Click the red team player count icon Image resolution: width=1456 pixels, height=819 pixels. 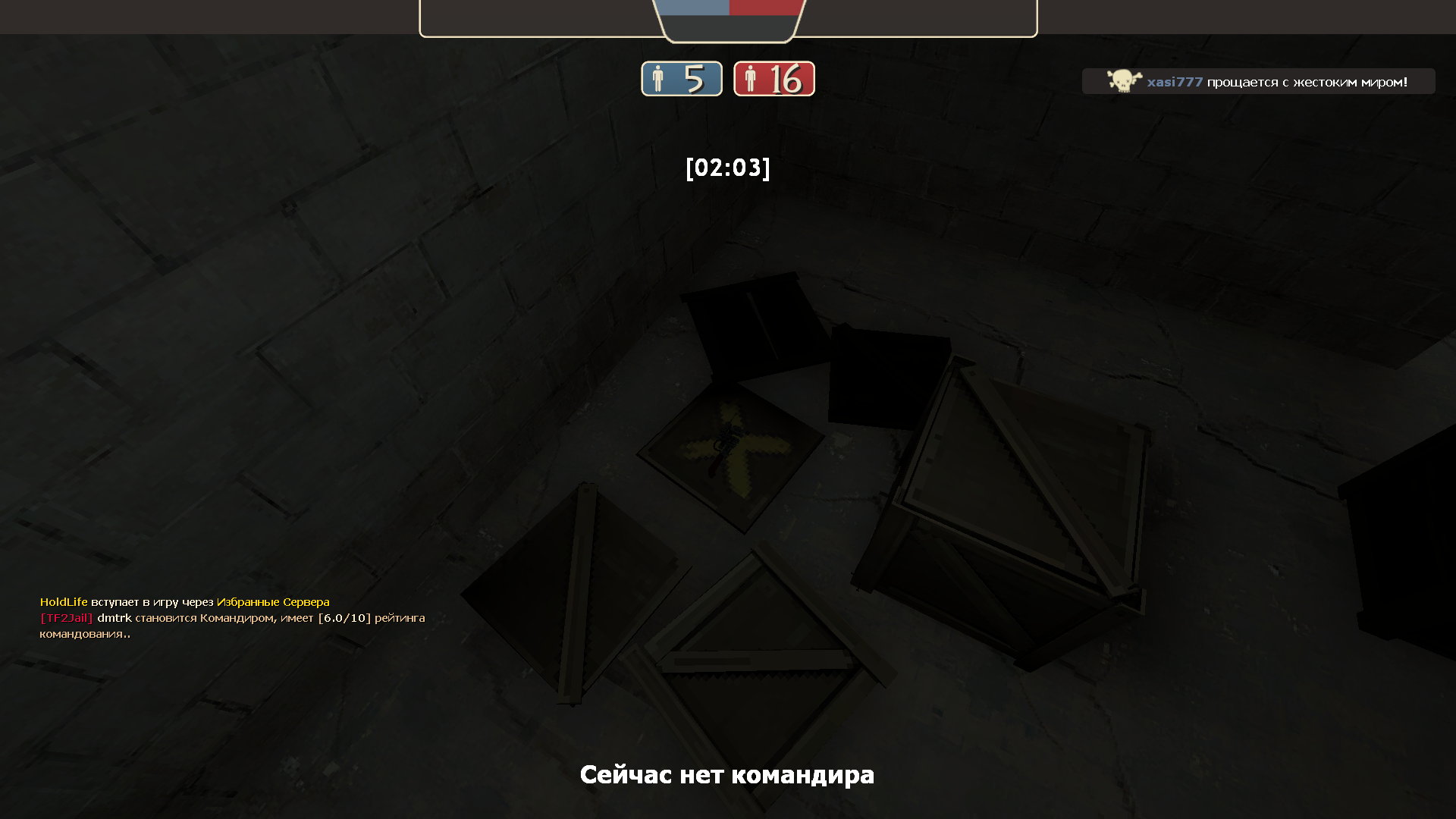tap(773, 78)
